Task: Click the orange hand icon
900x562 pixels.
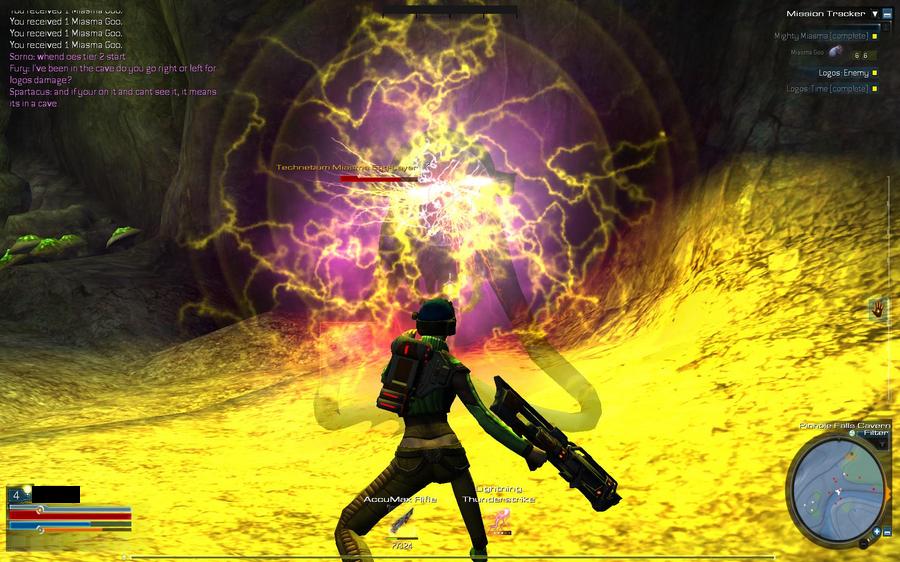Action: point(878,309)
